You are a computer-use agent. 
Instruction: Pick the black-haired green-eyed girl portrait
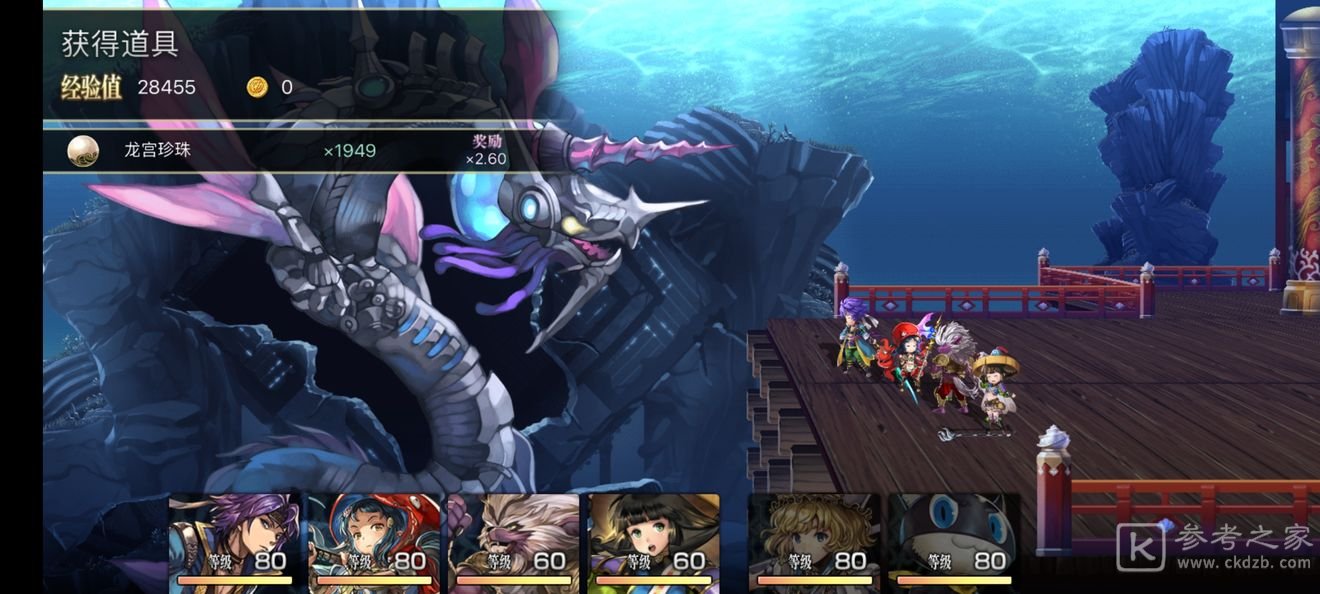click(654, 537)
